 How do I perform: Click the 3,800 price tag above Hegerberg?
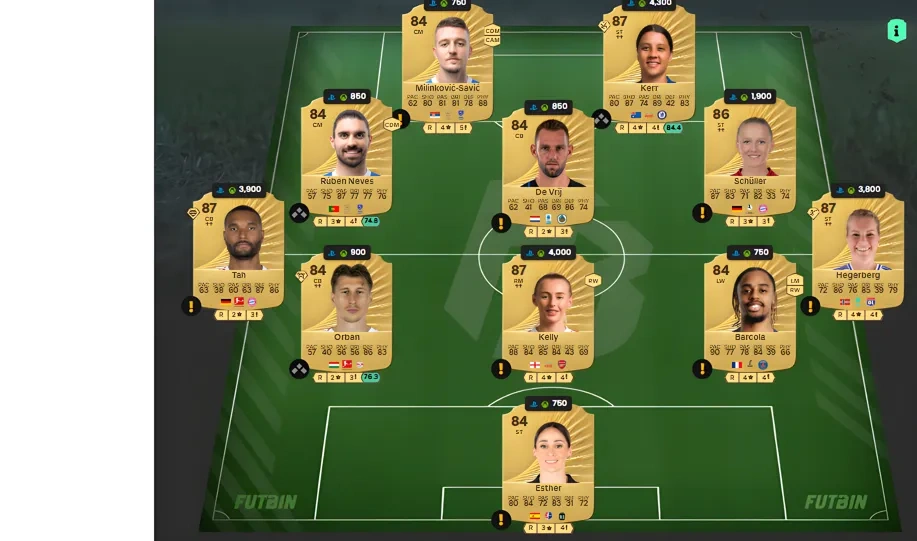click(x=857, y=189)
